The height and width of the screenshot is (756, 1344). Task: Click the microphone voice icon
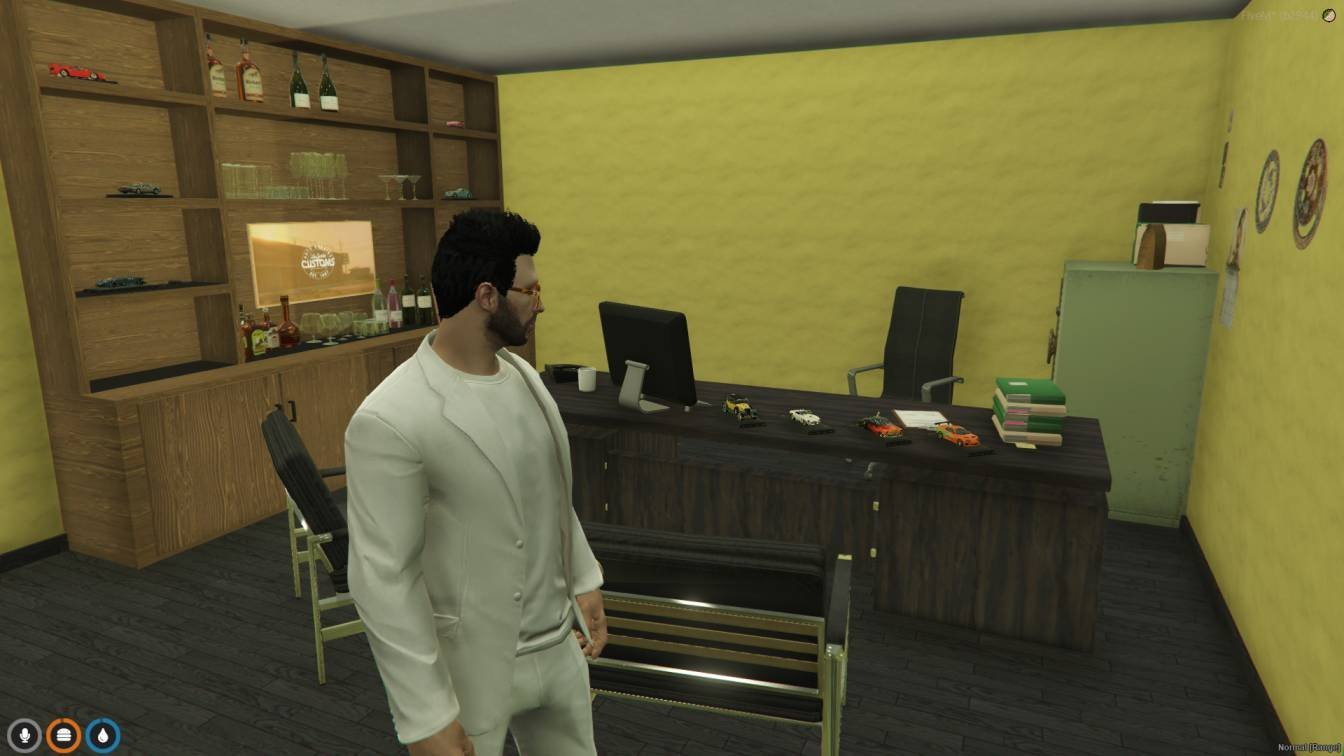click(24, 736)
